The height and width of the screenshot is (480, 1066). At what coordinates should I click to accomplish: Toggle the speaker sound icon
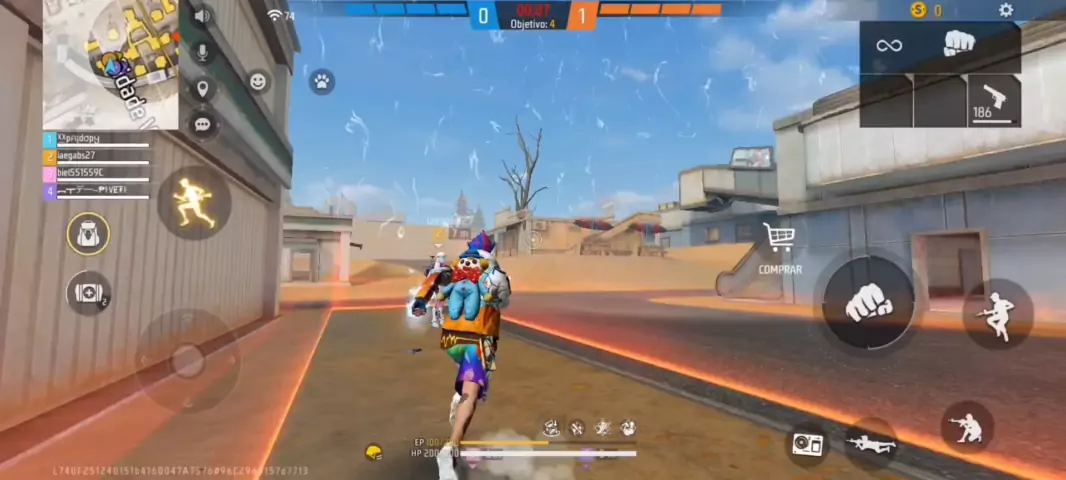202,16
